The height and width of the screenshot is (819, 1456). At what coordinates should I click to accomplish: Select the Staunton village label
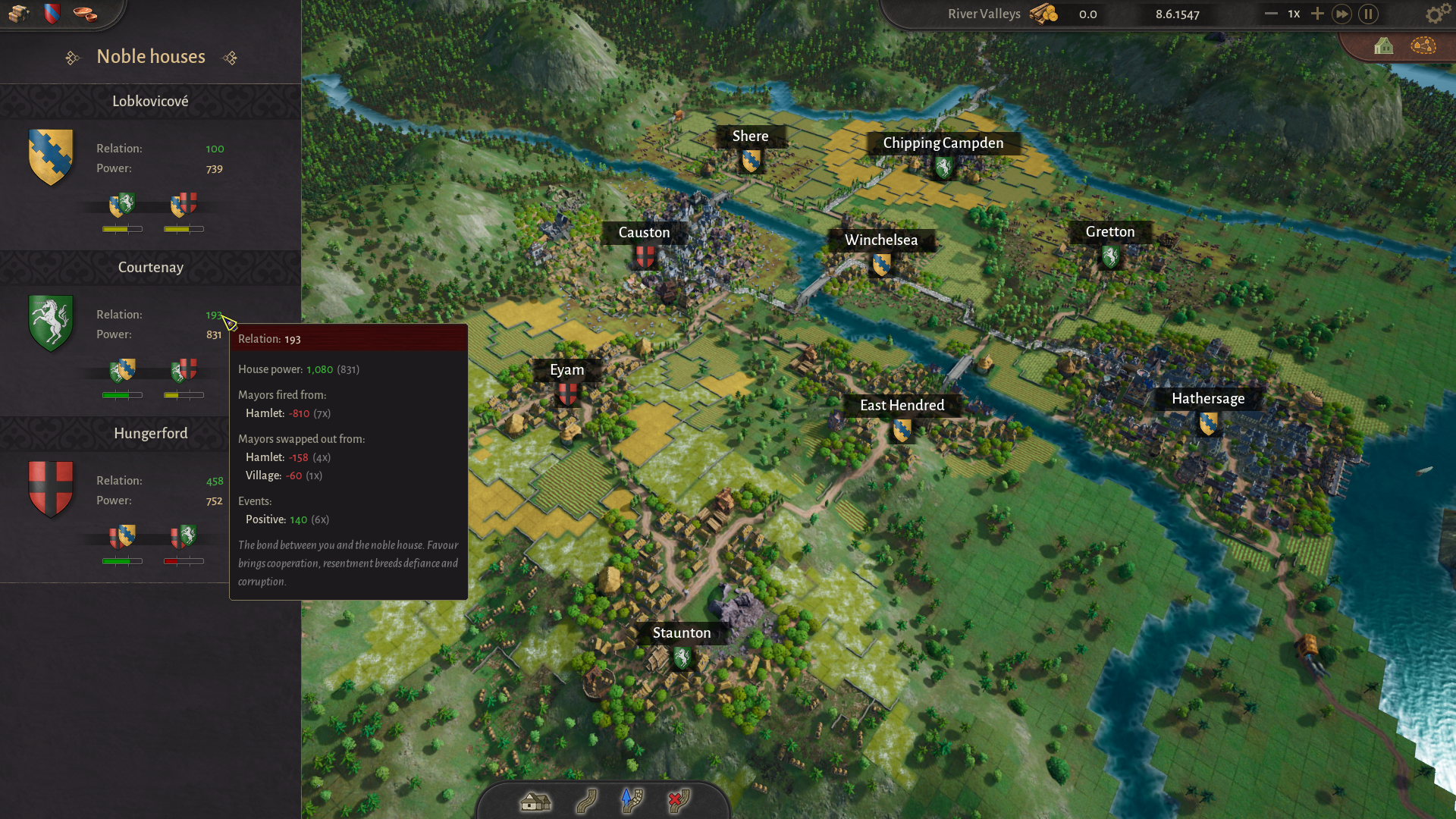[681, 633]
